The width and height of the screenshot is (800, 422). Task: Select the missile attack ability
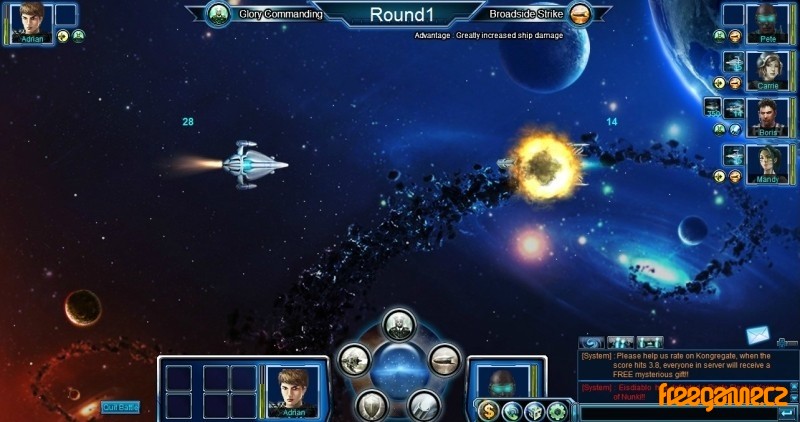click(x=424, y=404)
